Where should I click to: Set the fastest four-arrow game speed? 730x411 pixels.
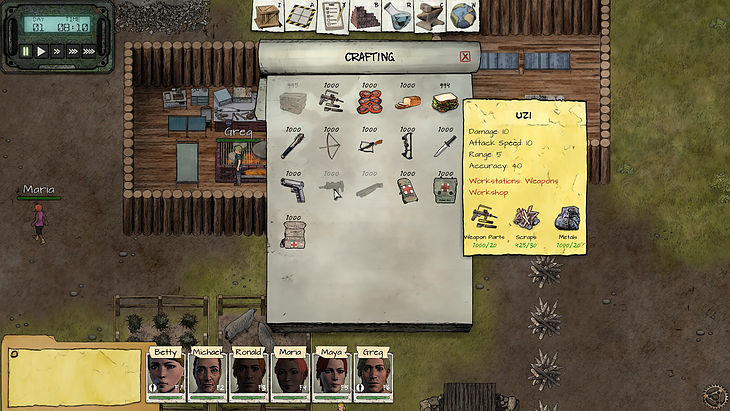(89, 50)
